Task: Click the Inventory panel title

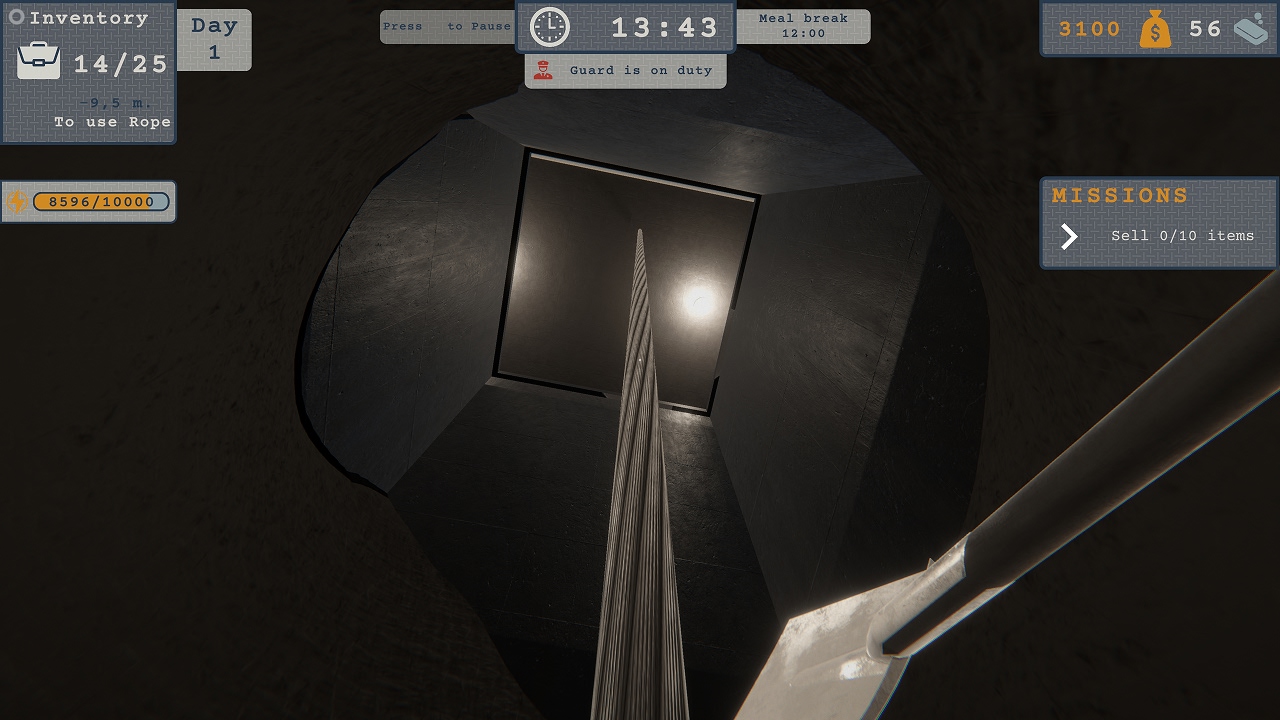Action: point(88,16)
